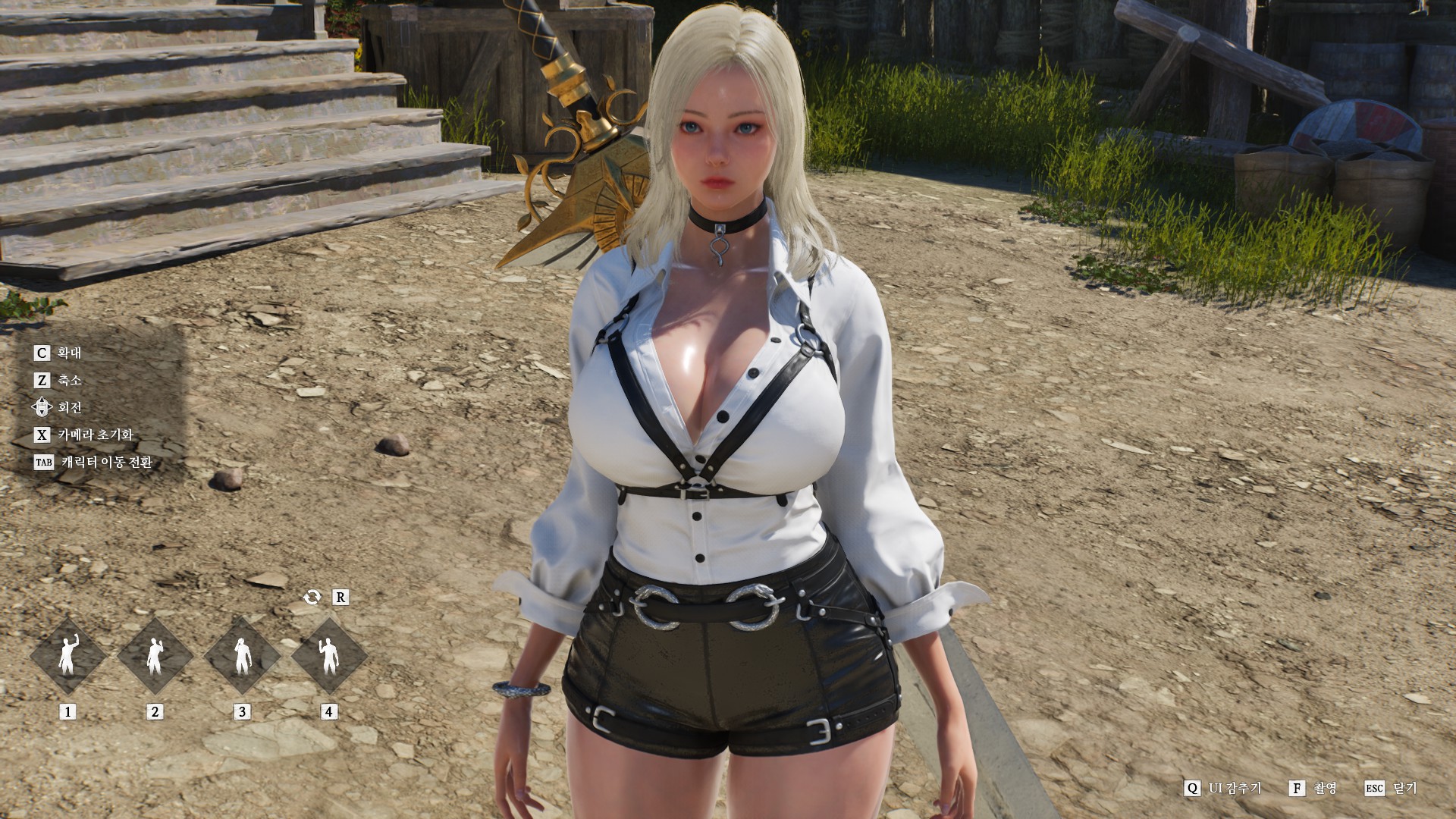Activate the hand-on-head pose numbered 3
Viewport: 1456px width, 819px height.
pos(242,656)
